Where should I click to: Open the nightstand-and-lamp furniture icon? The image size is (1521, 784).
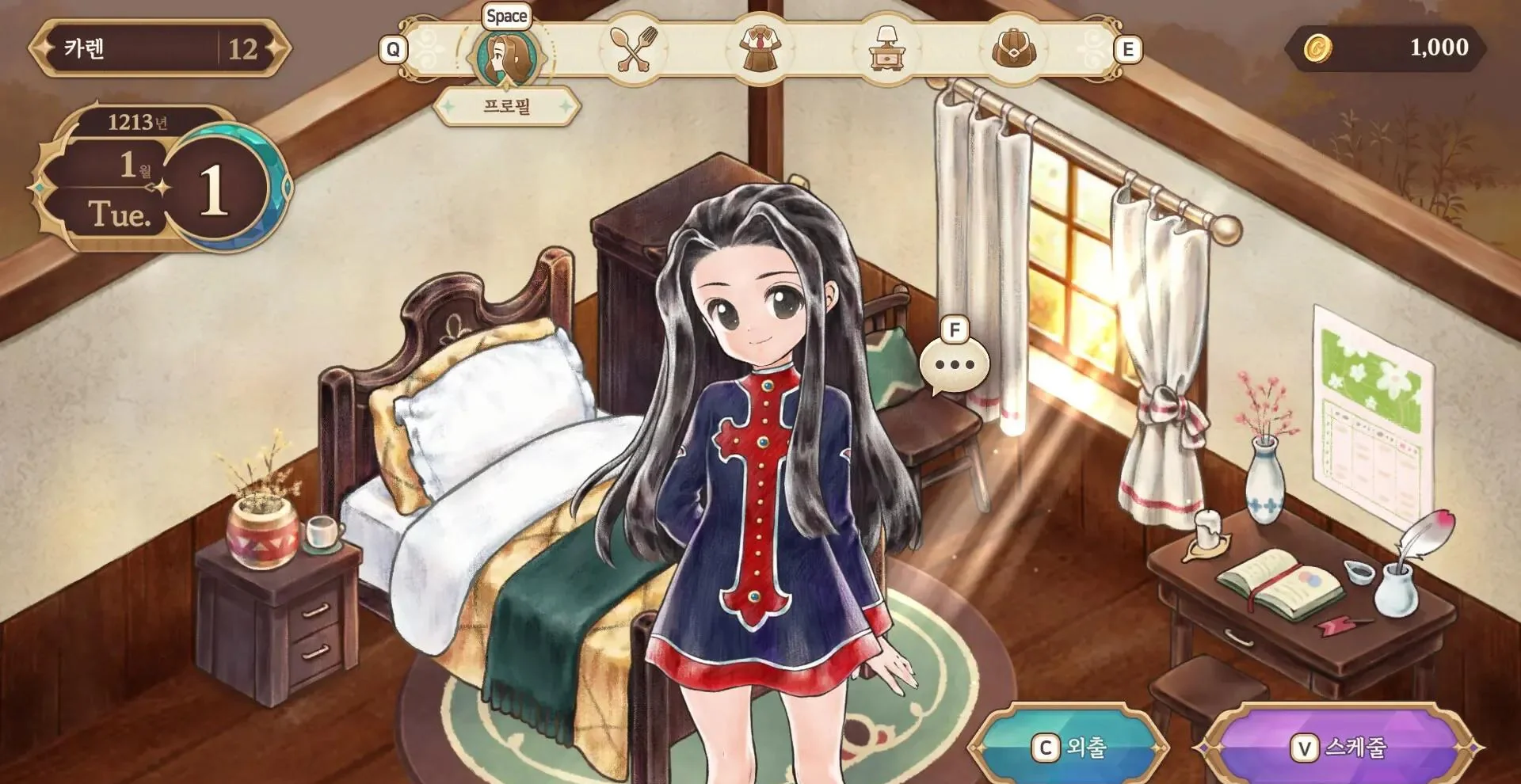(886, 49)
